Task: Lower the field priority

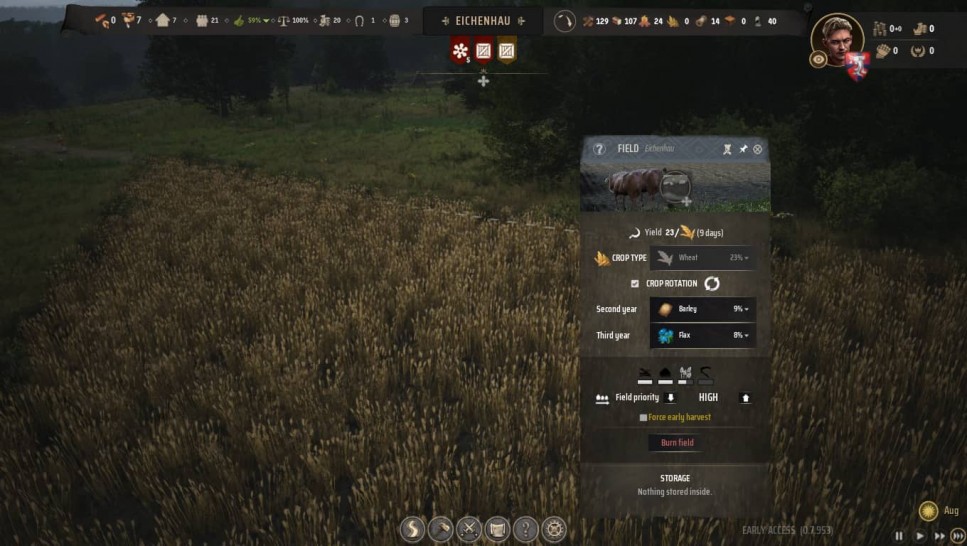Action: [x=671, y=398]
